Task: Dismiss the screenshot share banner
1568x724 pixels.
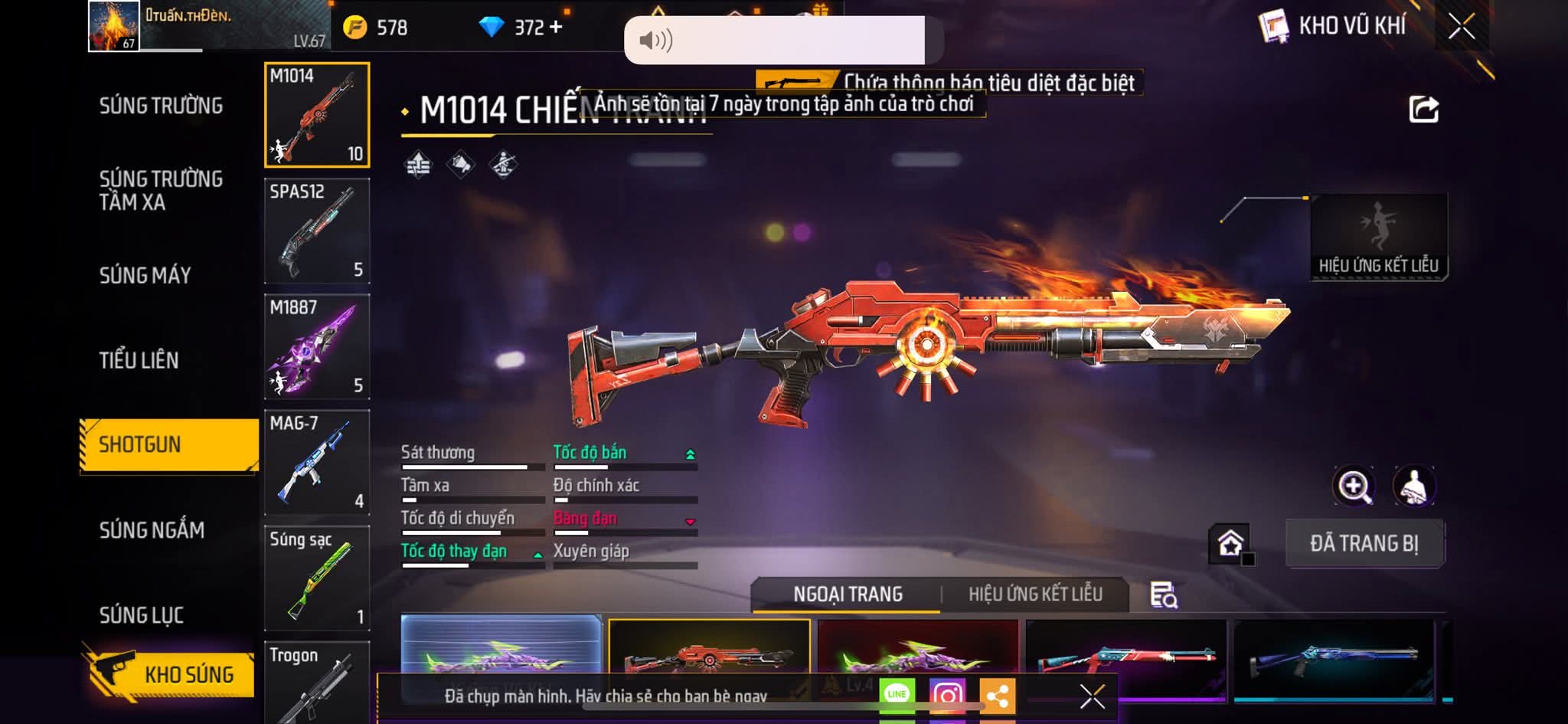Action: (1092, 696)
